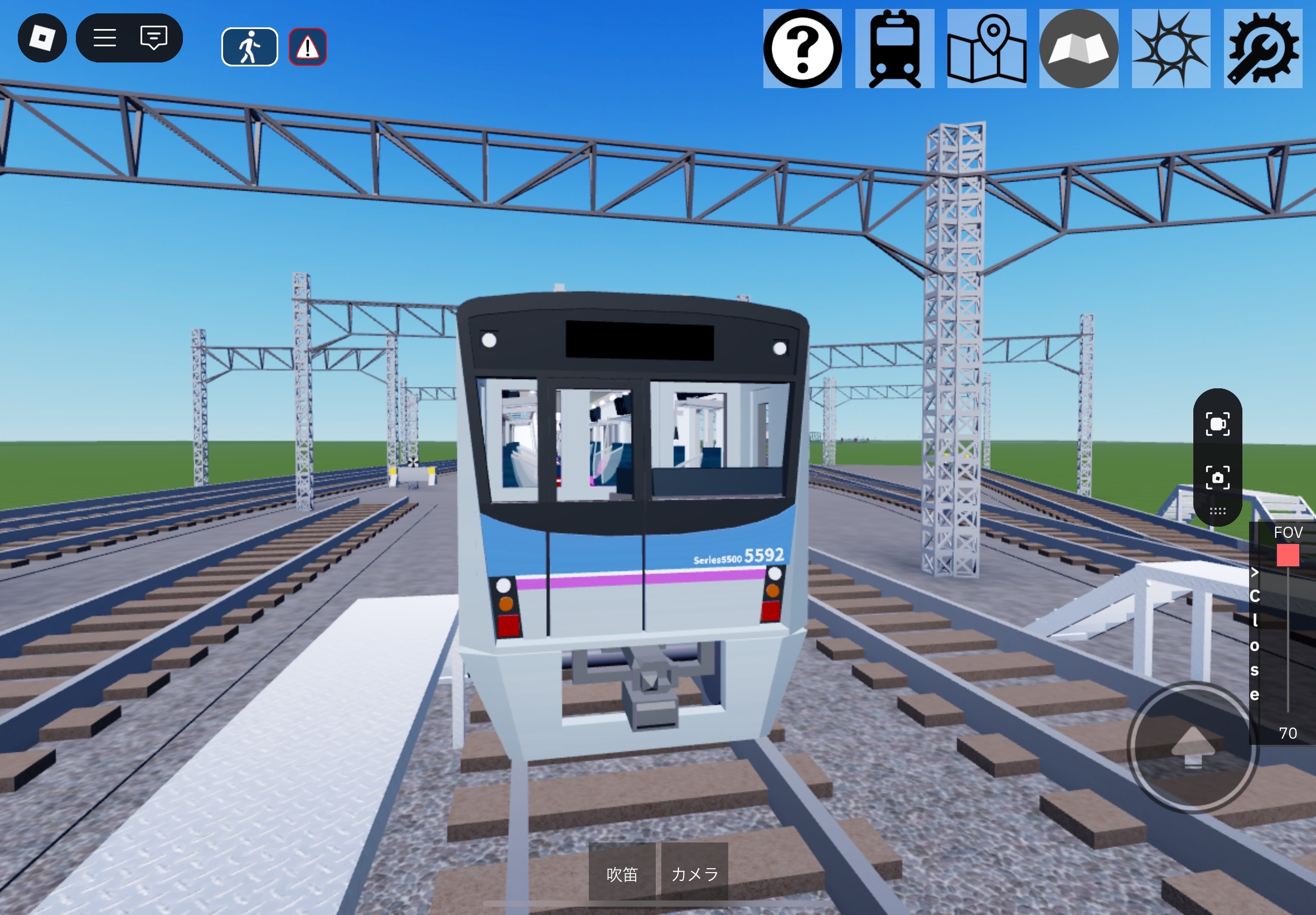The image size is (1316, 915).
Task: Click the round folded map button
Action: [1078, 49]
